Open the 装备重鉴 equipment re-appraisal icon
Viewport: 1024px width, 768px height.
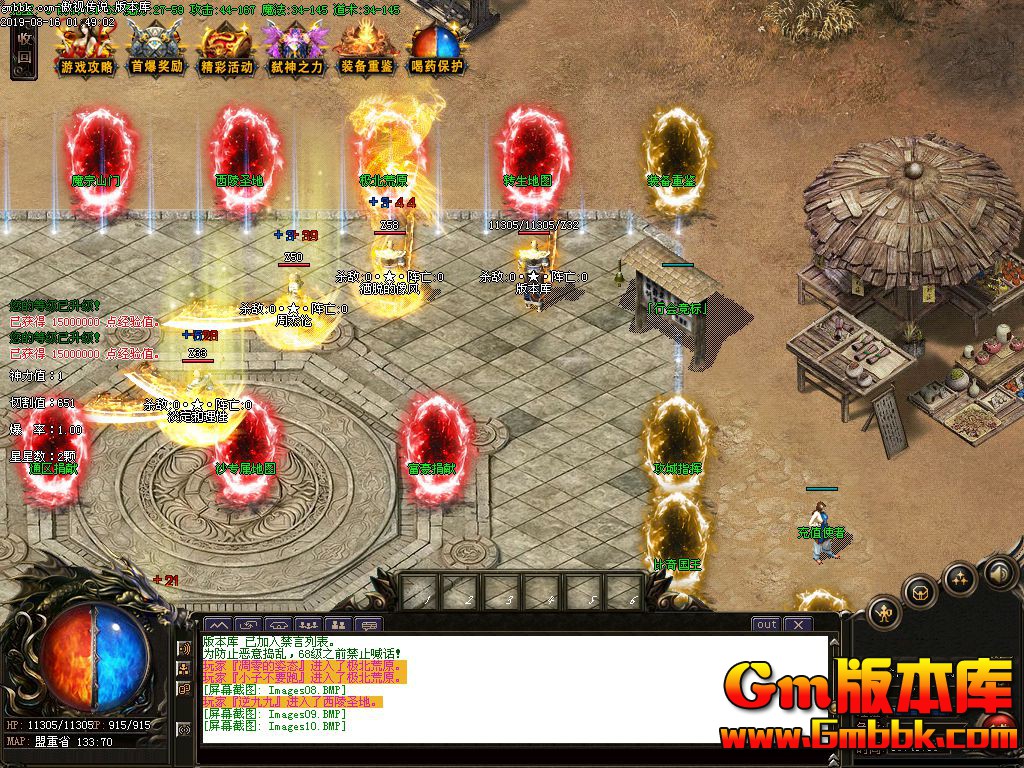click(366, 48)
